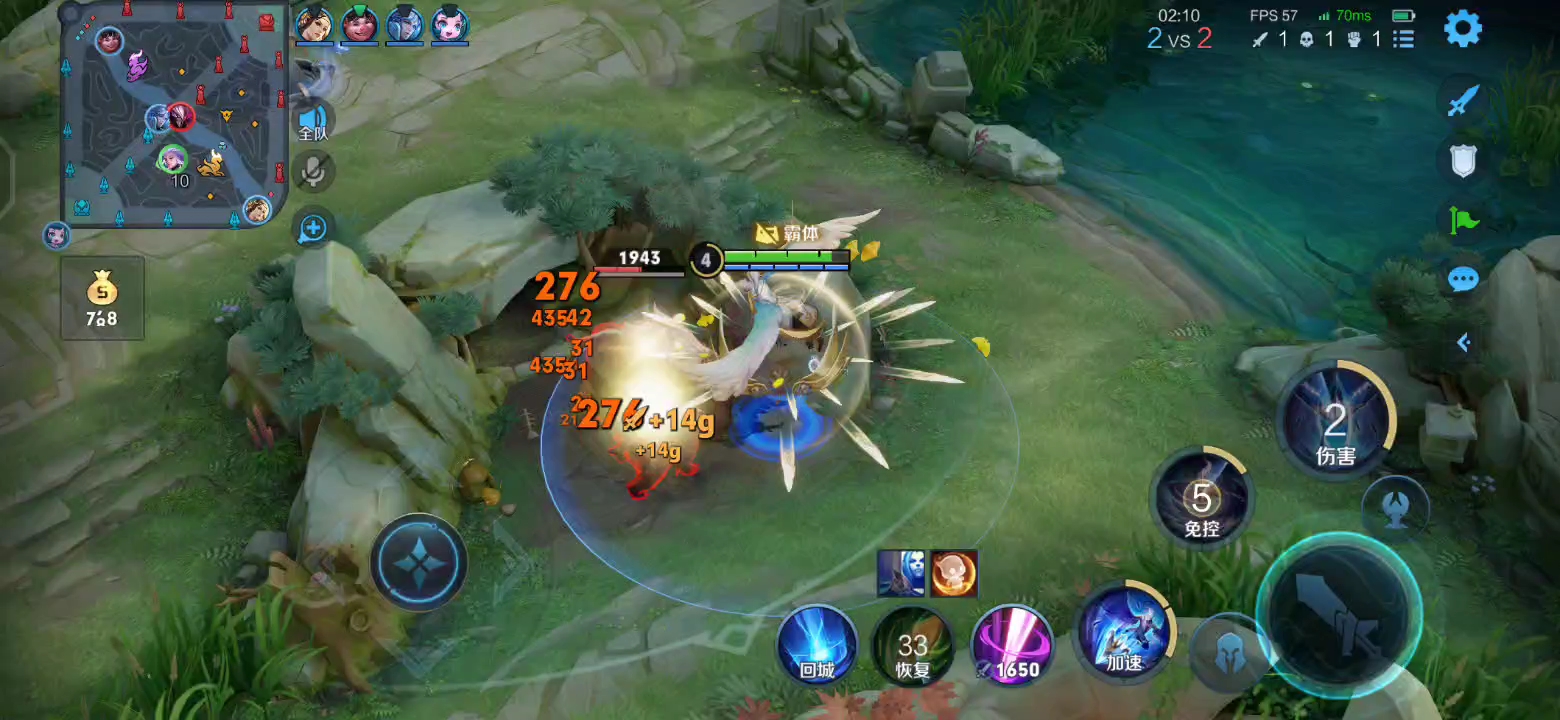
Task: Send the blue sword attack signal
Action: (1462, 101)
